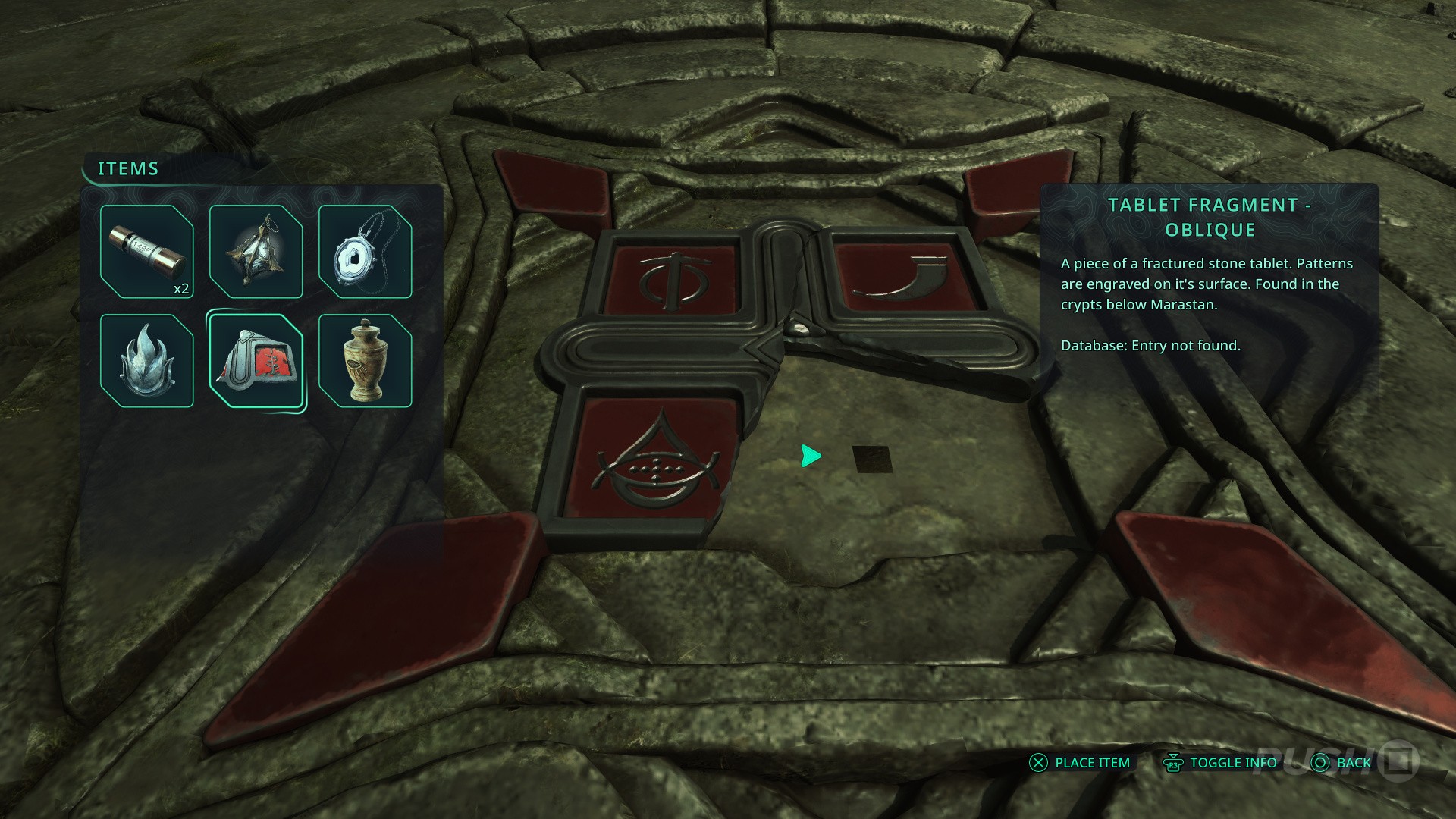Pick the silver flame emblem item
Image resolution: width=1456 pixels, height=819 pixels.
point(146,361)
